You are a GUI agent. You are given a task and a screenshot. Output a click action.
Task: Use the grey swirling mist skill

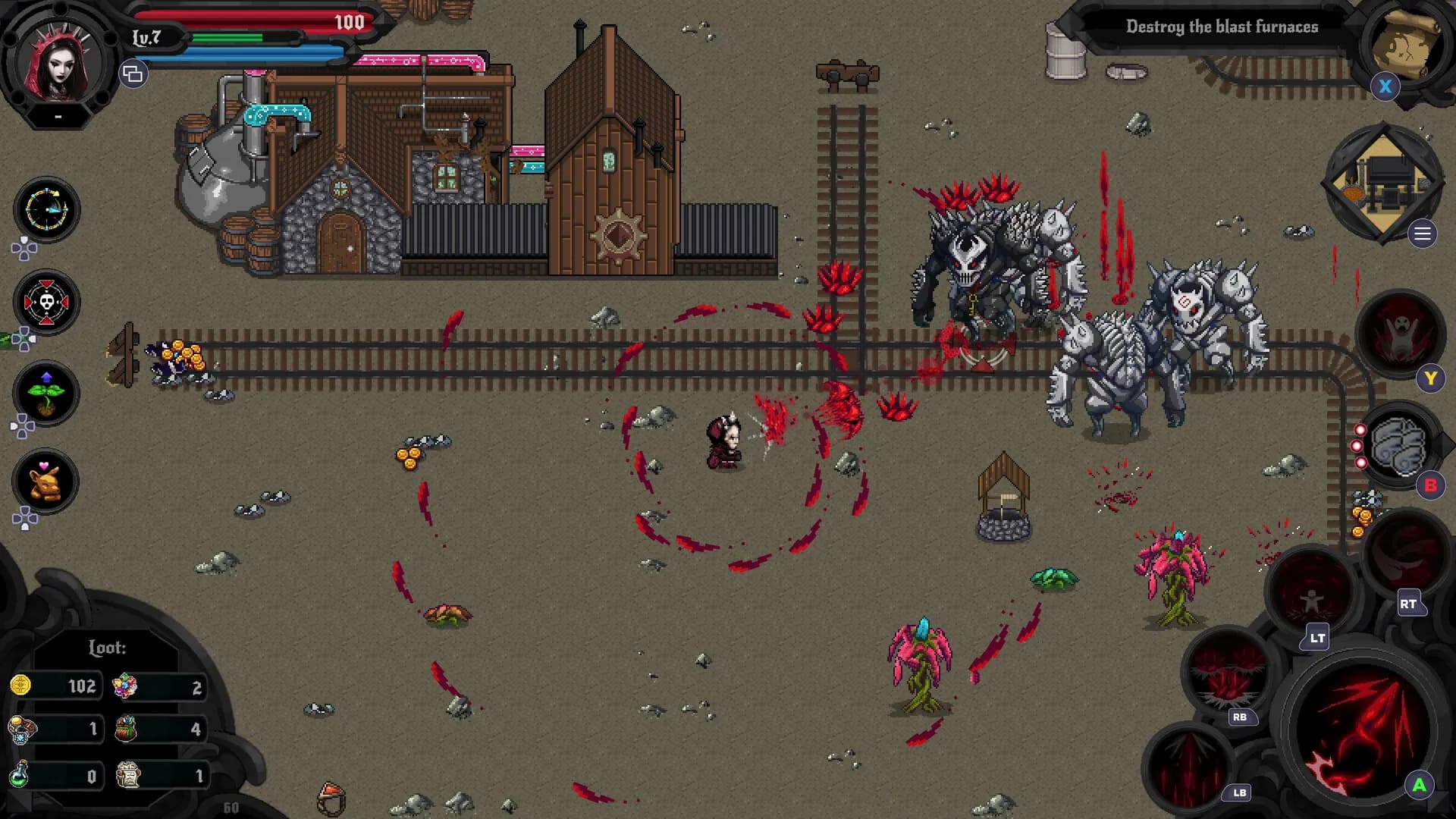point(1398,446)
